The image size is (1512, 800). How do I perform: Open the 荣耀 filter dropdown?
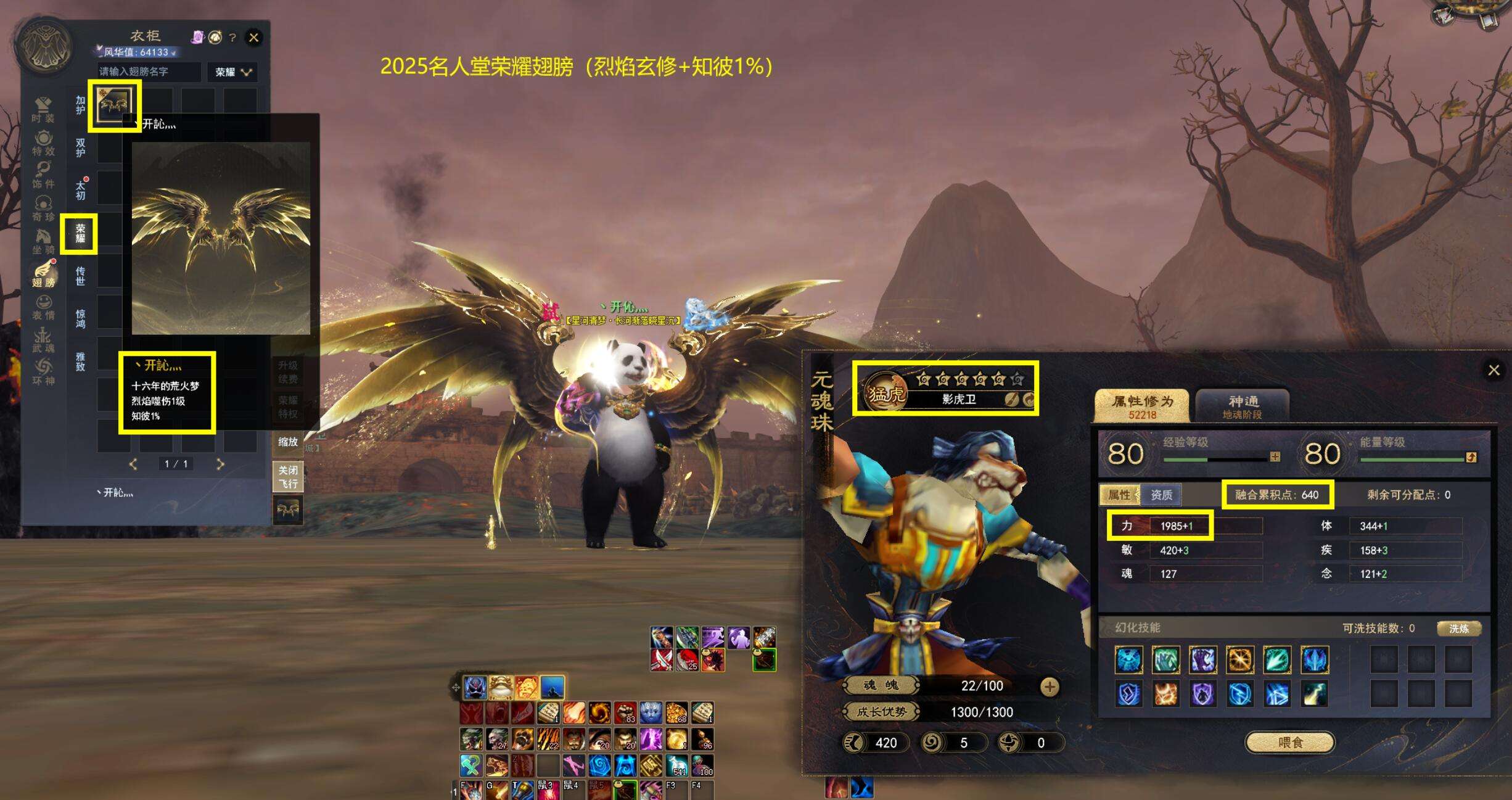tap(232, 72)
